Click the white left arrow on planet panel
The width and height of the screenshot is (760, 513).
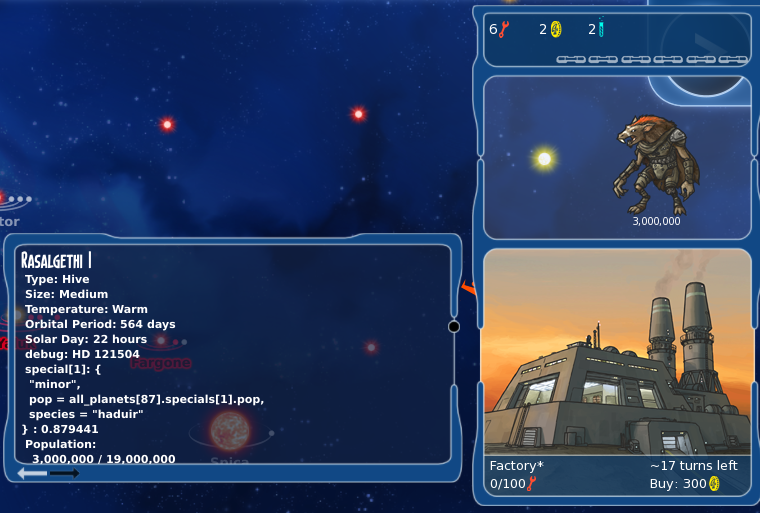tap(32, 473)
